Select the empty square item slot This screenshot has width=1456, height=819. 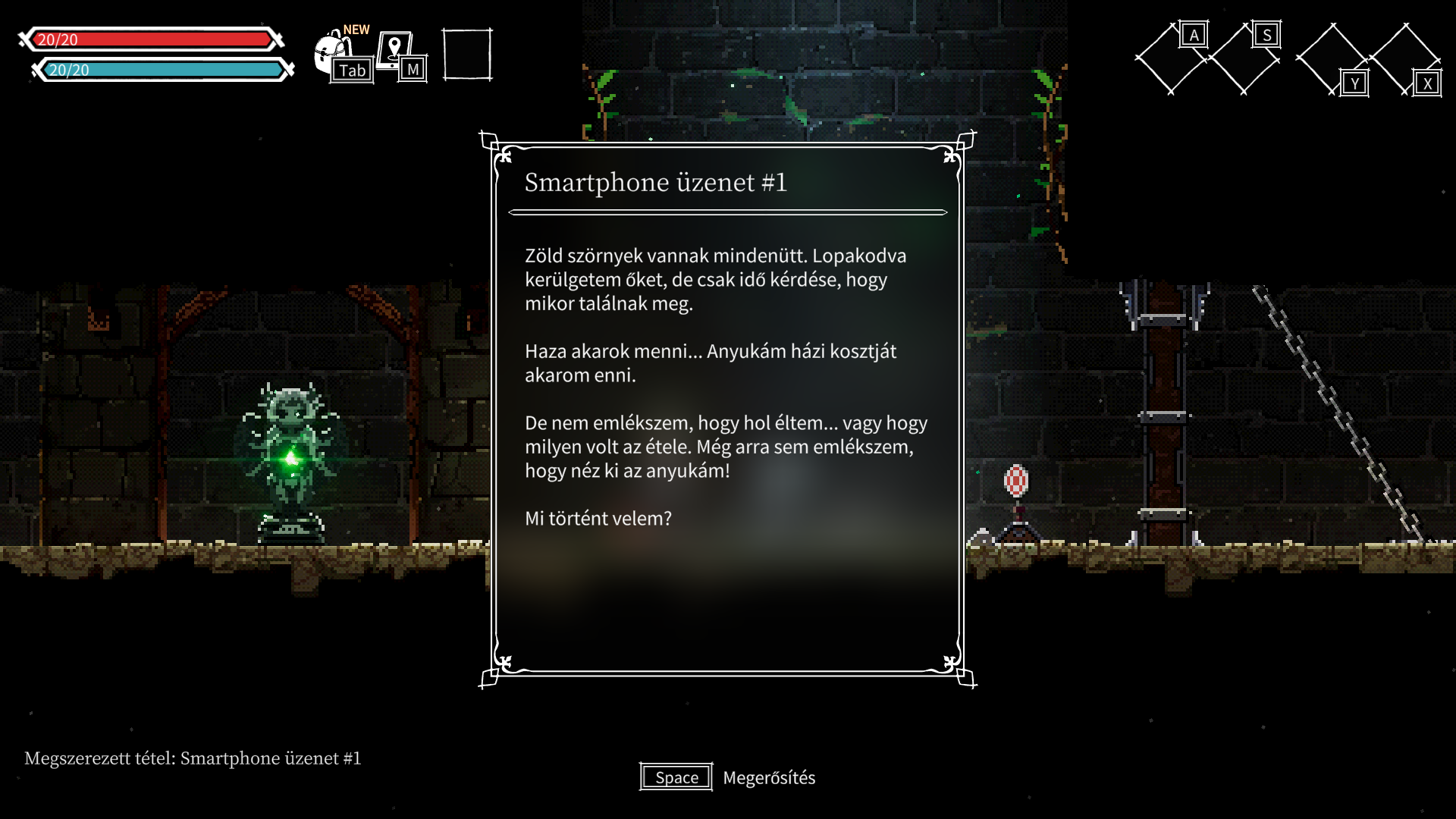(467, 55)
